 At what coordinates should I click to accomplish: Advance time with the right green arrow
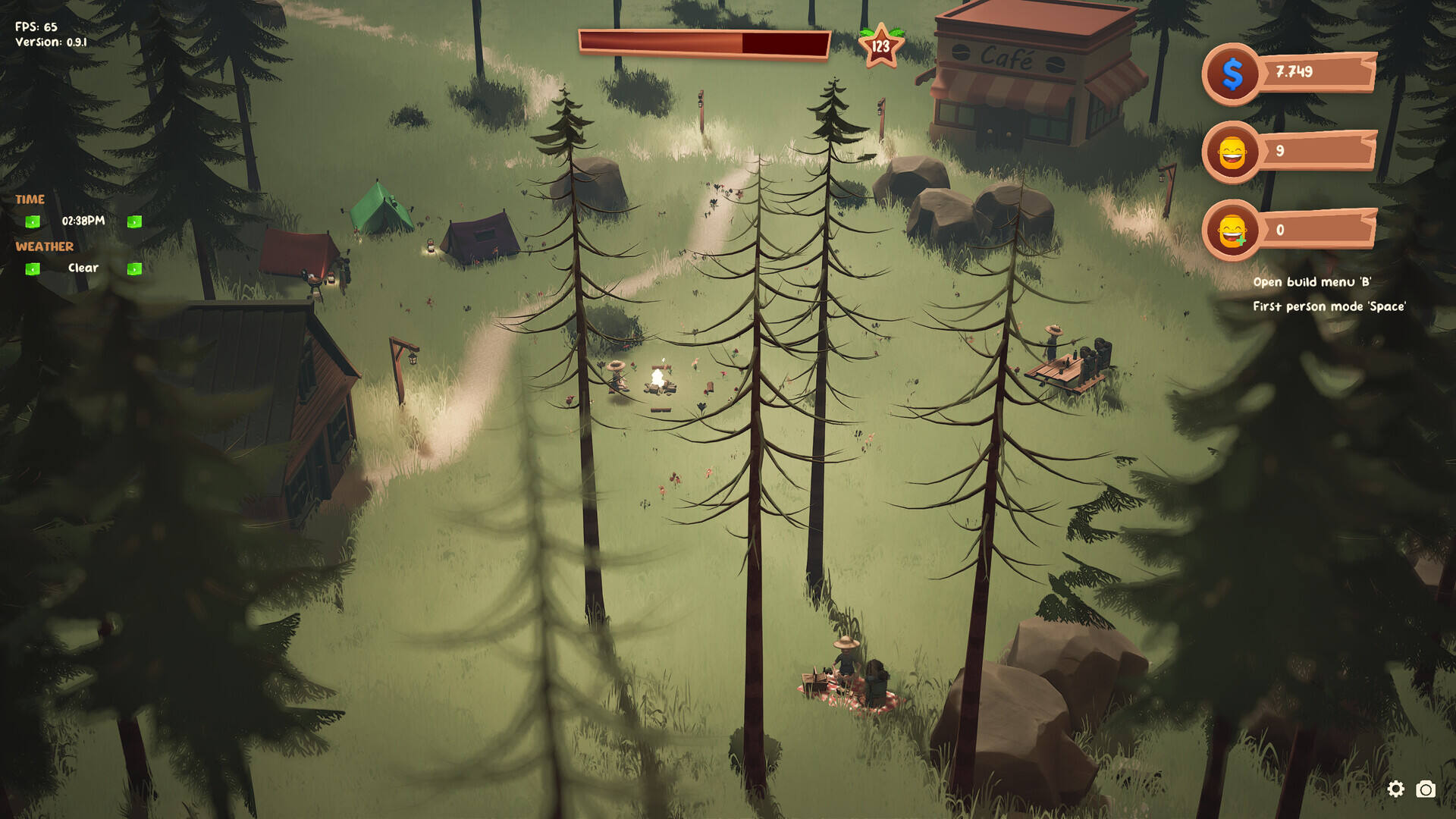(x=134, y=221)
